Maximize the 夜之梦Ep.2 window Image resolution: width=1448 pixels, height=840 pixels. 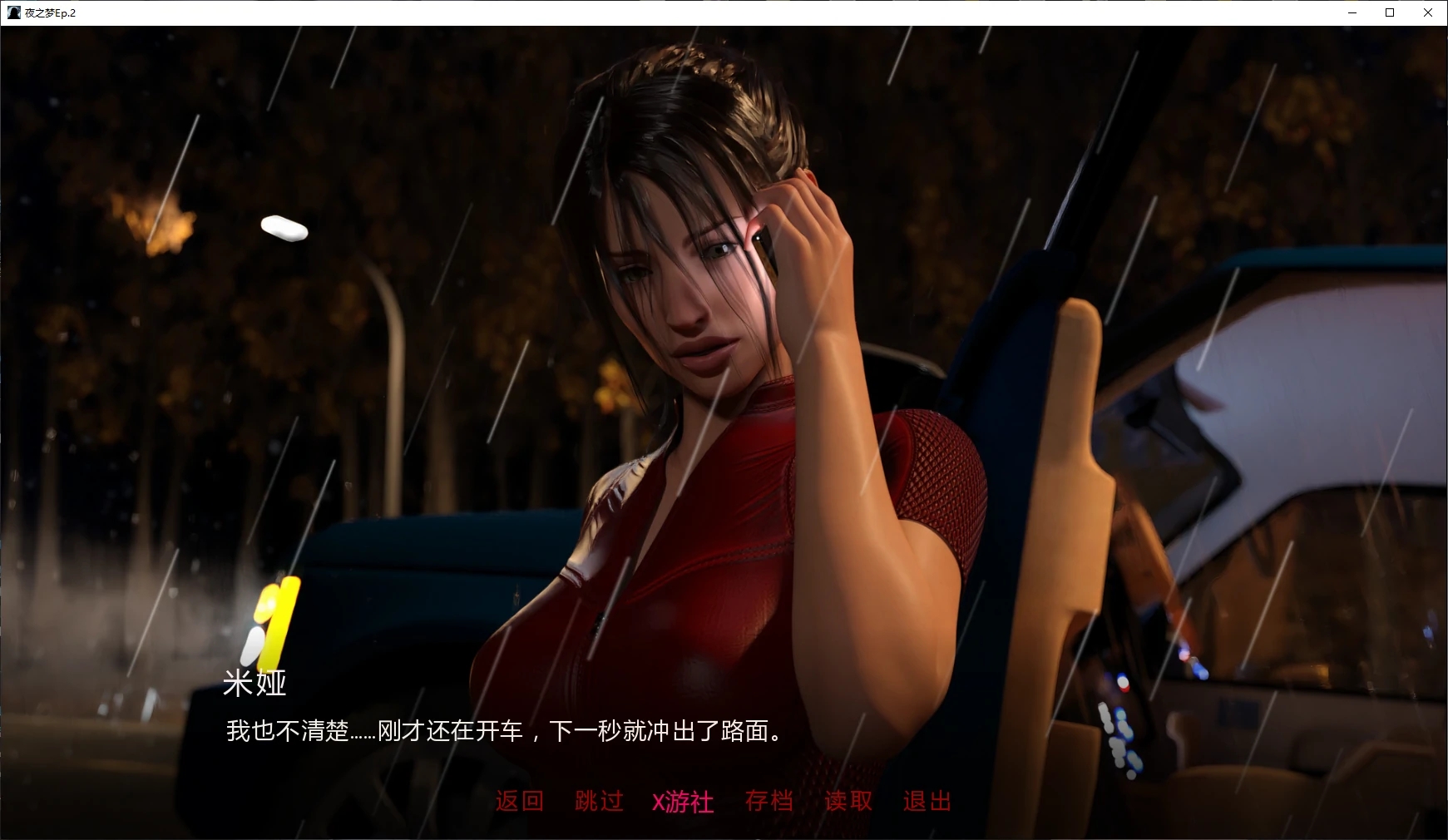point(1388,12)
